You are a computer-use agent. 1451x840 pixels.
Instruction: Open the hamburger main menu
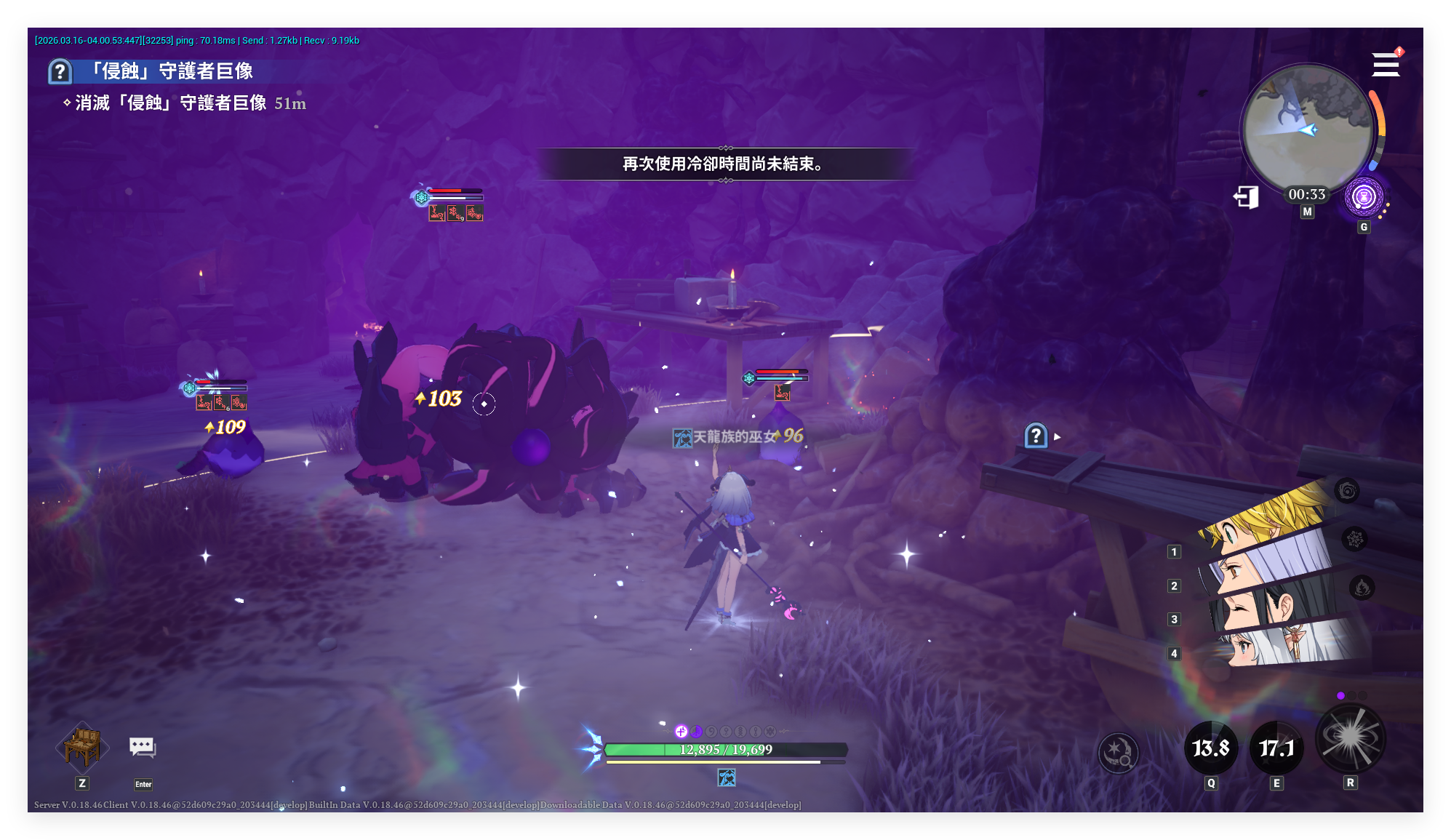[1386, 65]
